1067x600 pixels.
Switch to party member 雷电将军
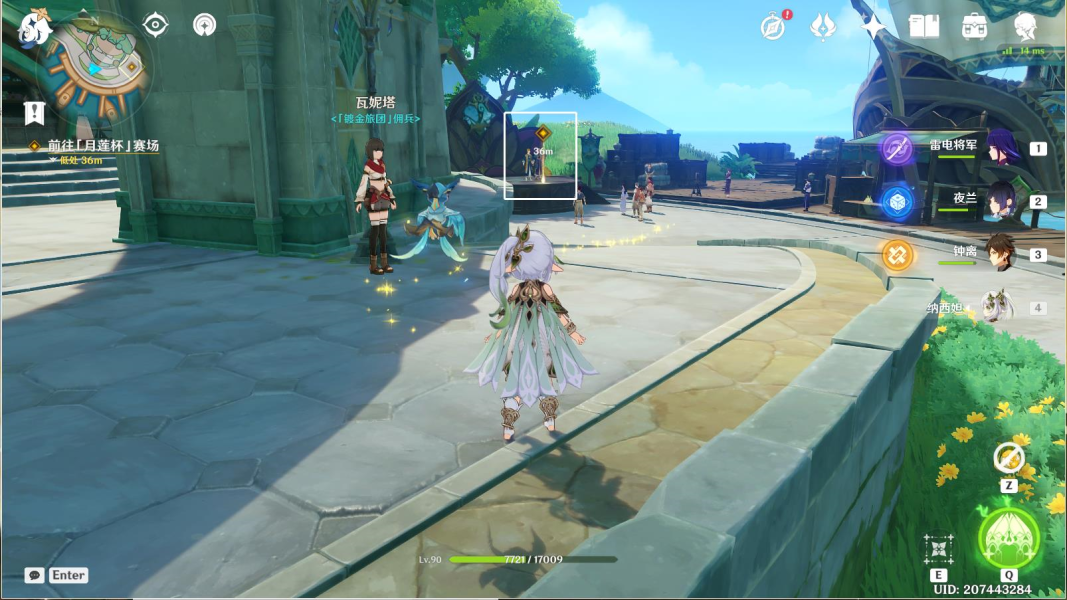pyautogui.click(x=998, y=148)
